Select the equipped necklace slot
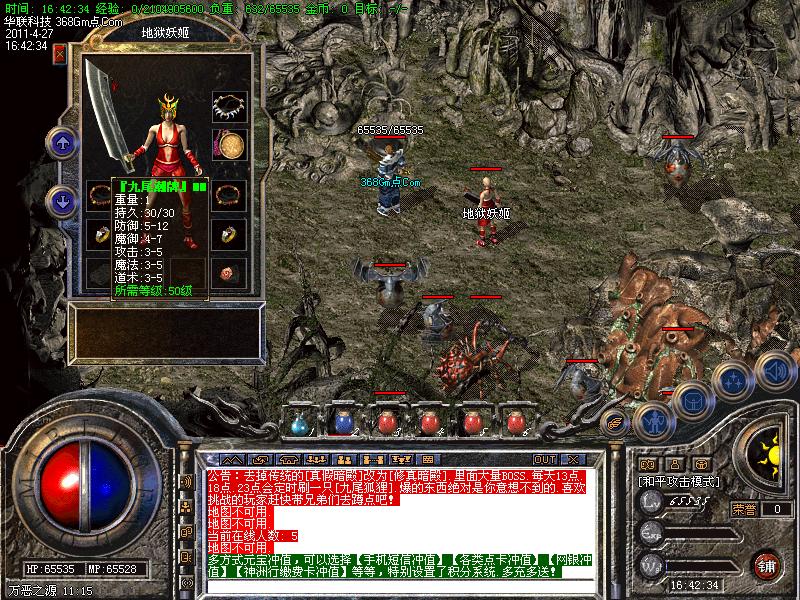The height and width of the screenshot is (600, 800). pos(230,106)
